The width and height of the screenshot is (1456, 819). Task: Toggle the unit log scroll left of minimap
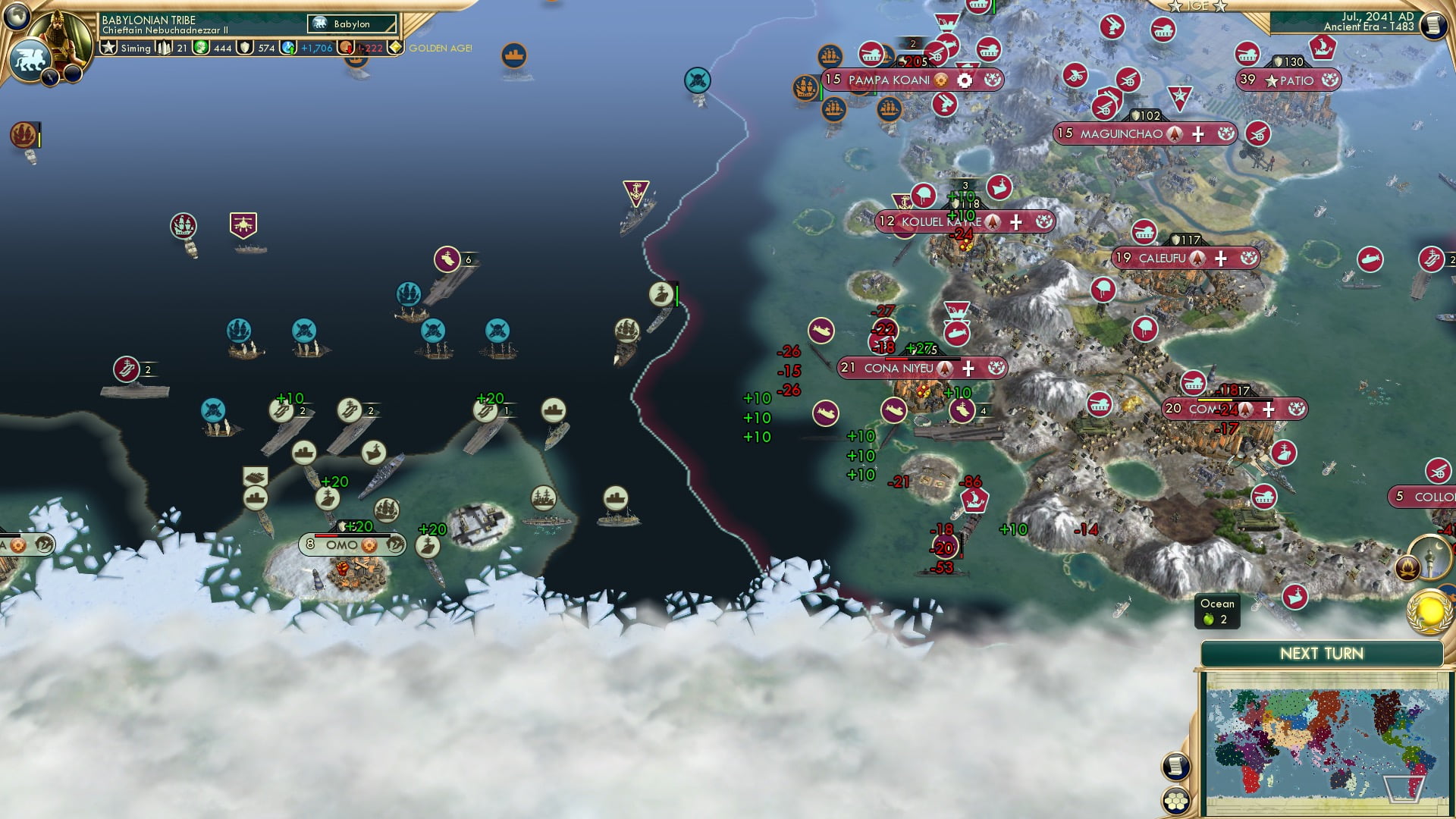pyautogui.click(x=1175, y=765)
